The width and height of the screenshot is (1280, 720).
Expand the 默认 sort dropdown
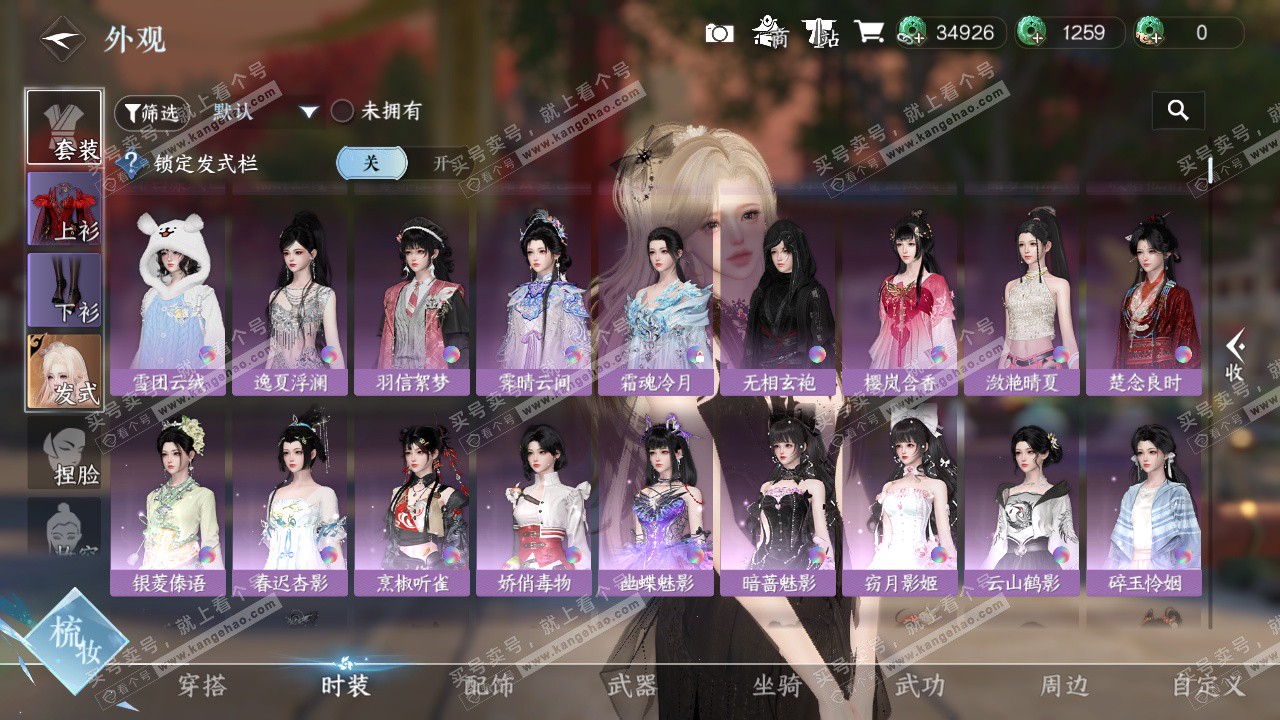[x=308, y=112]
